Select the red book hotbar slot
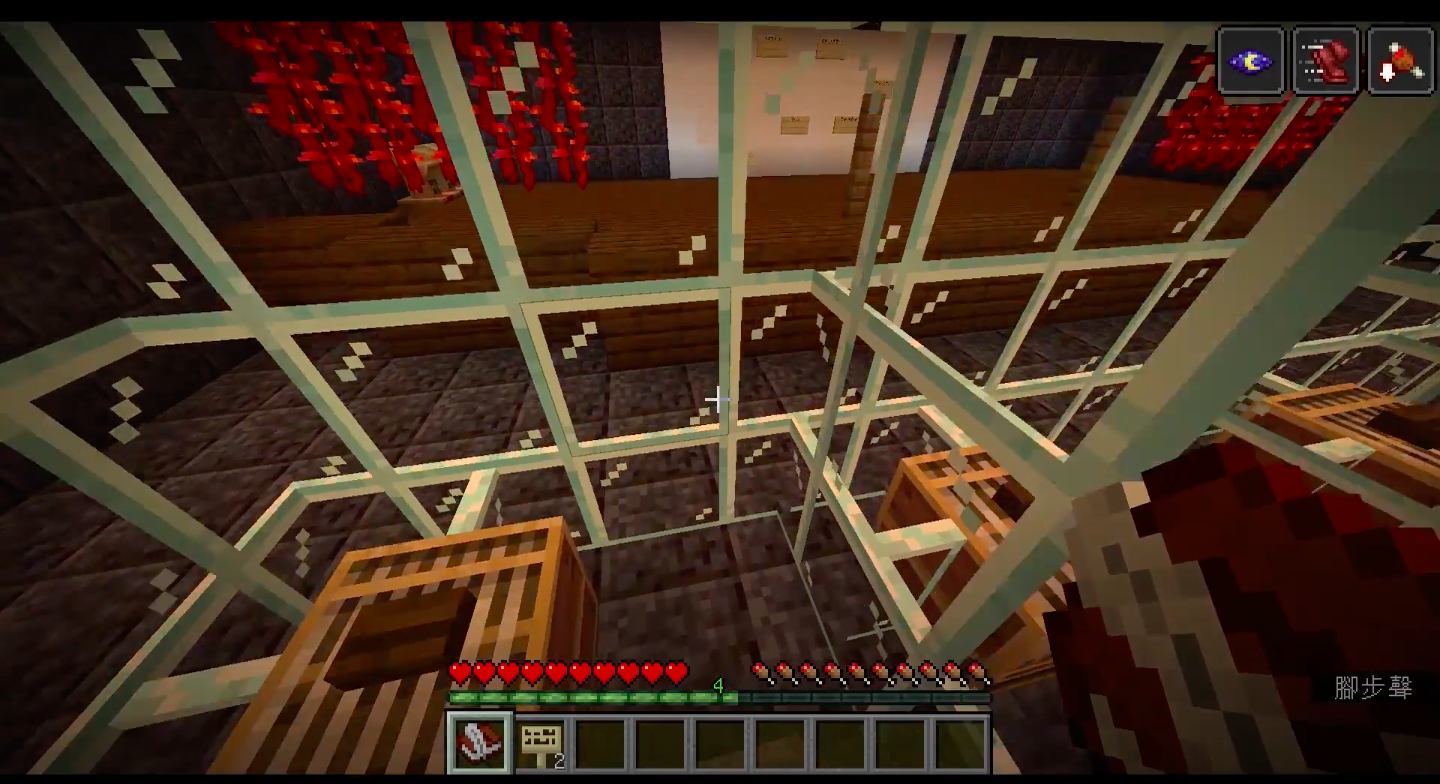 [480, 743]
